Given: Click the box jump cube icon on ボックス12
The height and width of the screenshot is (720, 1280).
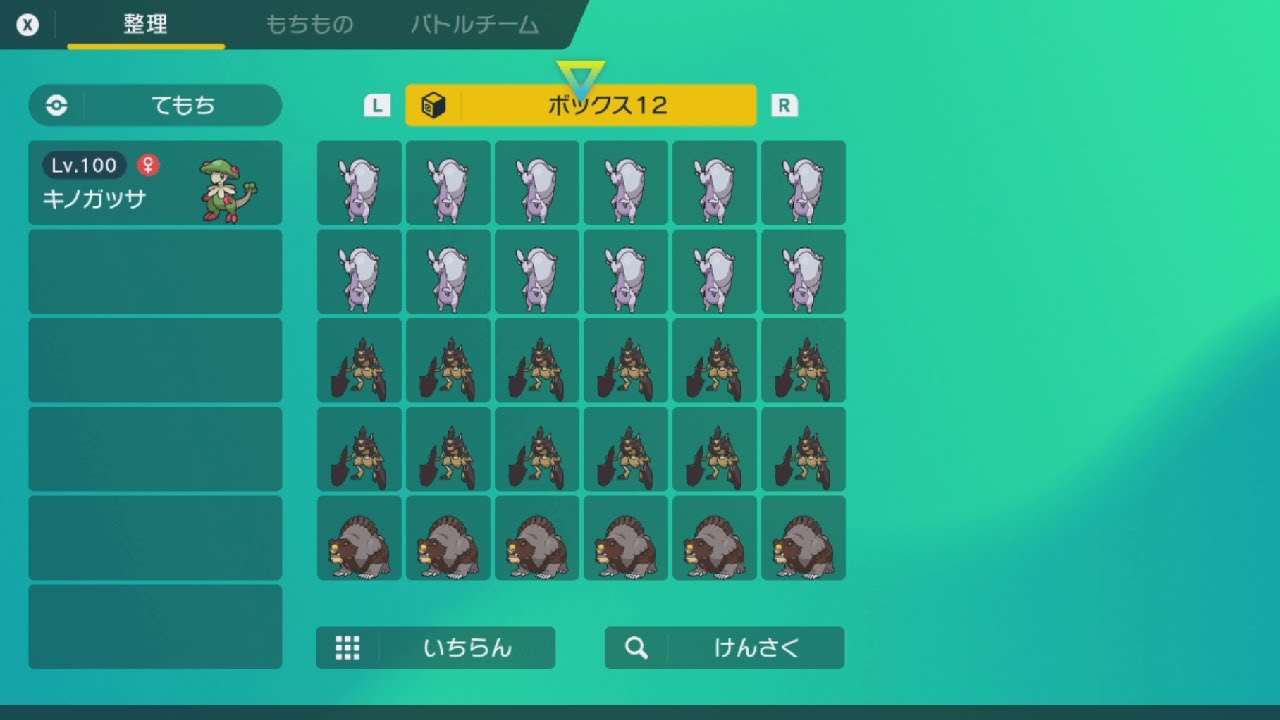Looking at the screenshot, I should (434, 104).
